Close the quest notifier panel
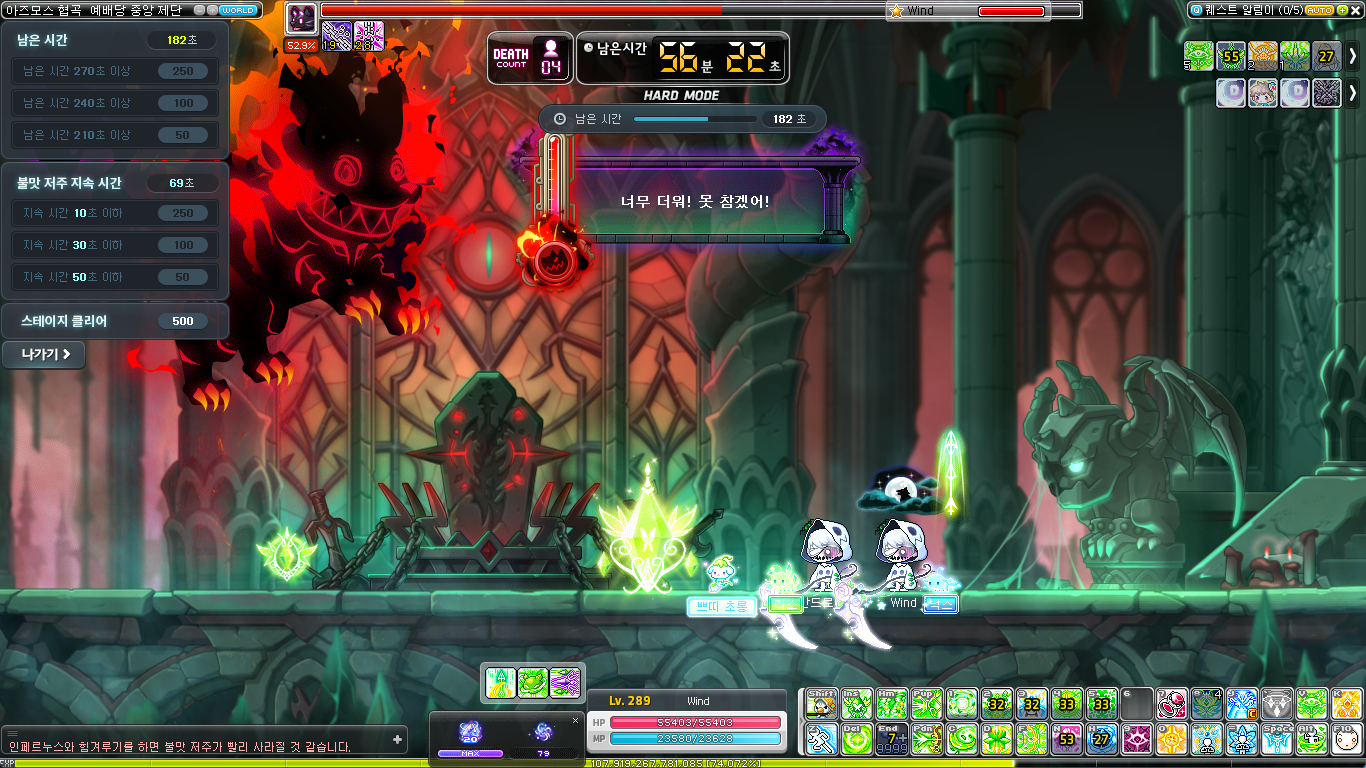Image resolution: width=1366 pixels, height=768 pixels. coord(1356,10)
